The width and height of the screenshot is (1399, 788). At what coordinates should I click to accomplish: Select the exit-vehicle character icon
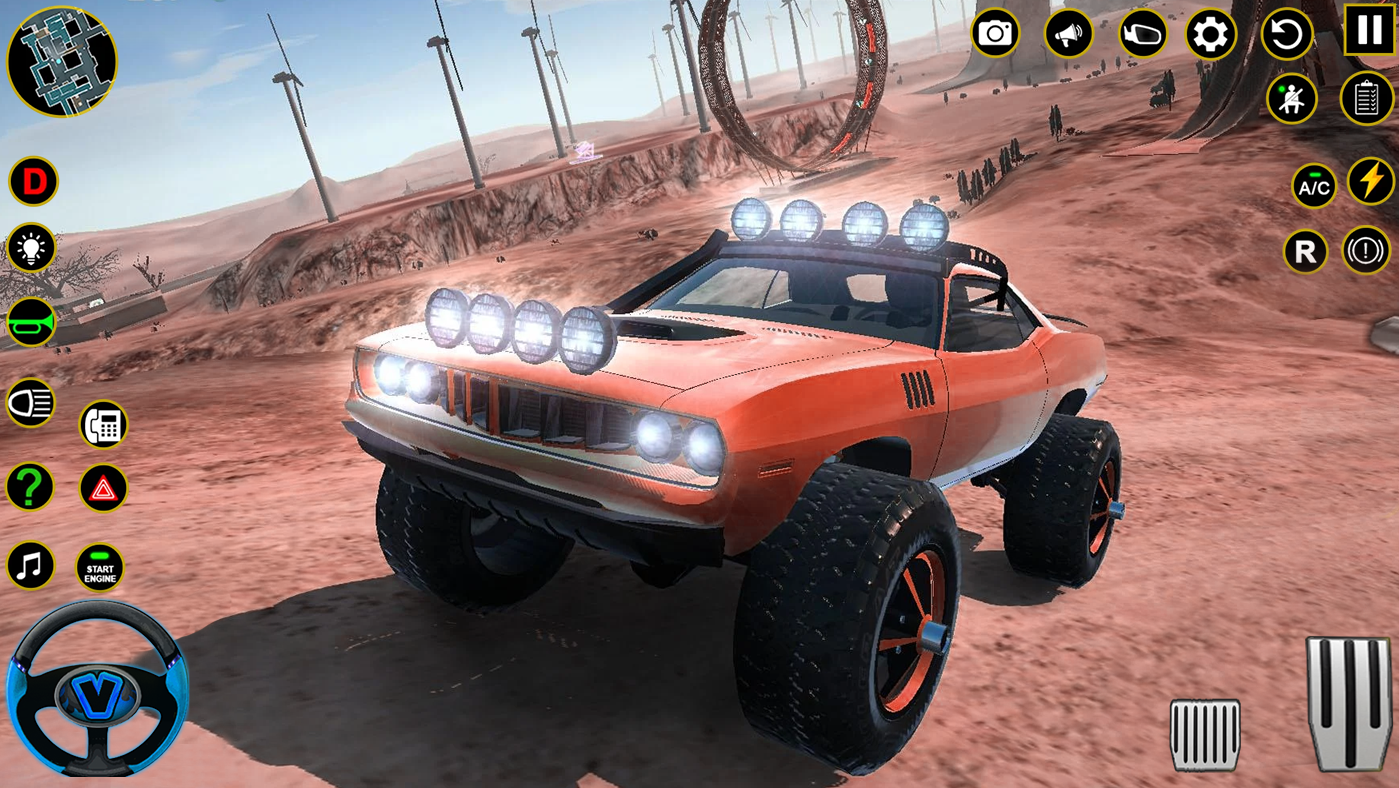(1292, 97)
